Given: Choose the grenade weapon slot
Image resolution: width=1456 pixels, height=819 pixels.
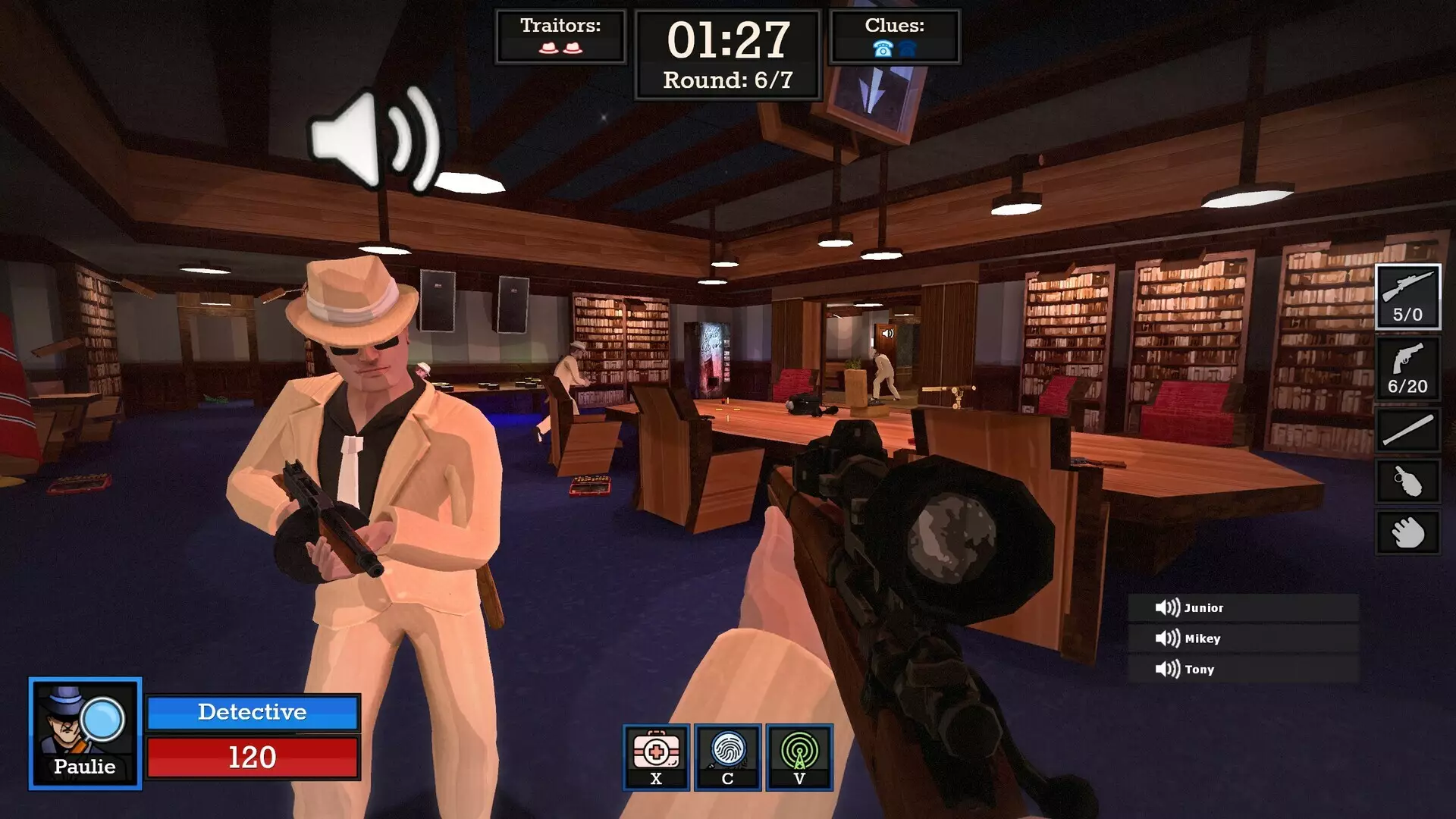Looking at the screenshot, I should coord(1407,481).
